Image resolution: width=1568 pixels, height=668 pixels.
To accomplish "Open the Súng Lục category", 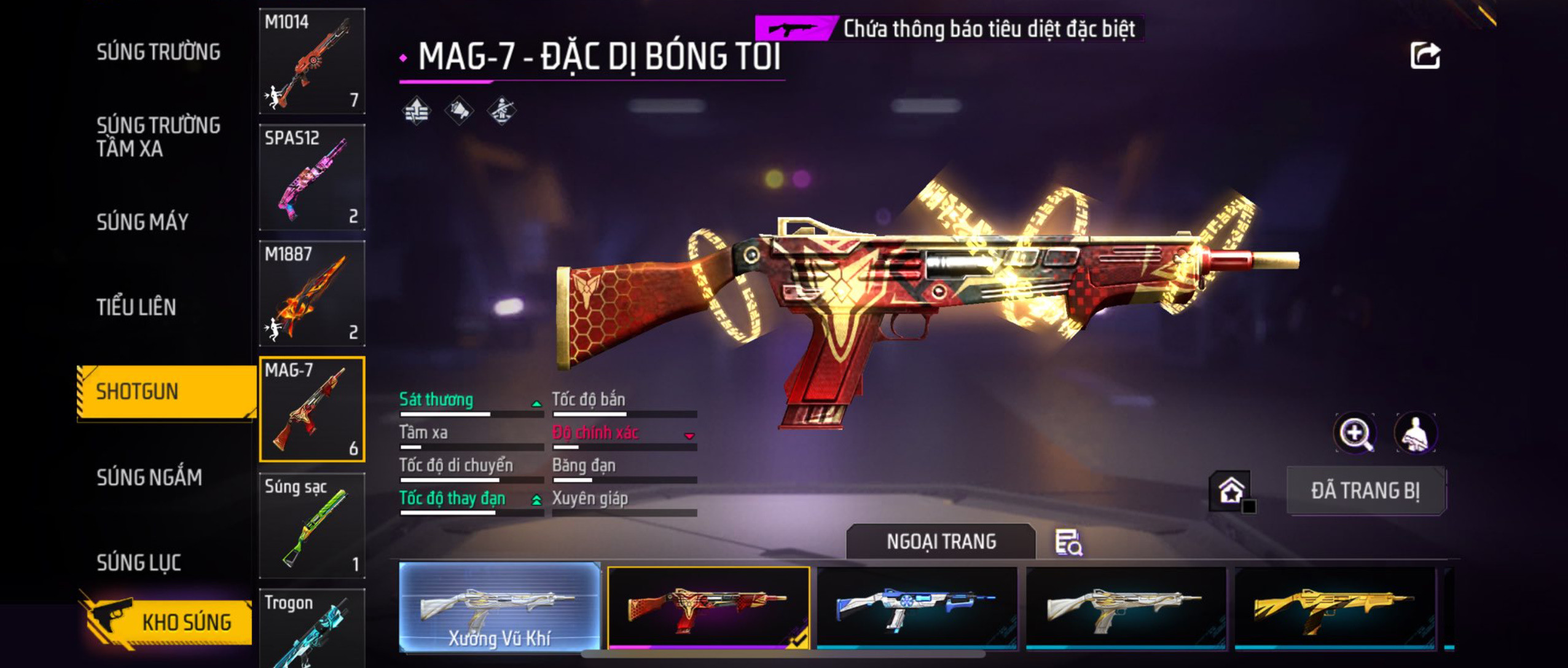I will click(139, 562).
